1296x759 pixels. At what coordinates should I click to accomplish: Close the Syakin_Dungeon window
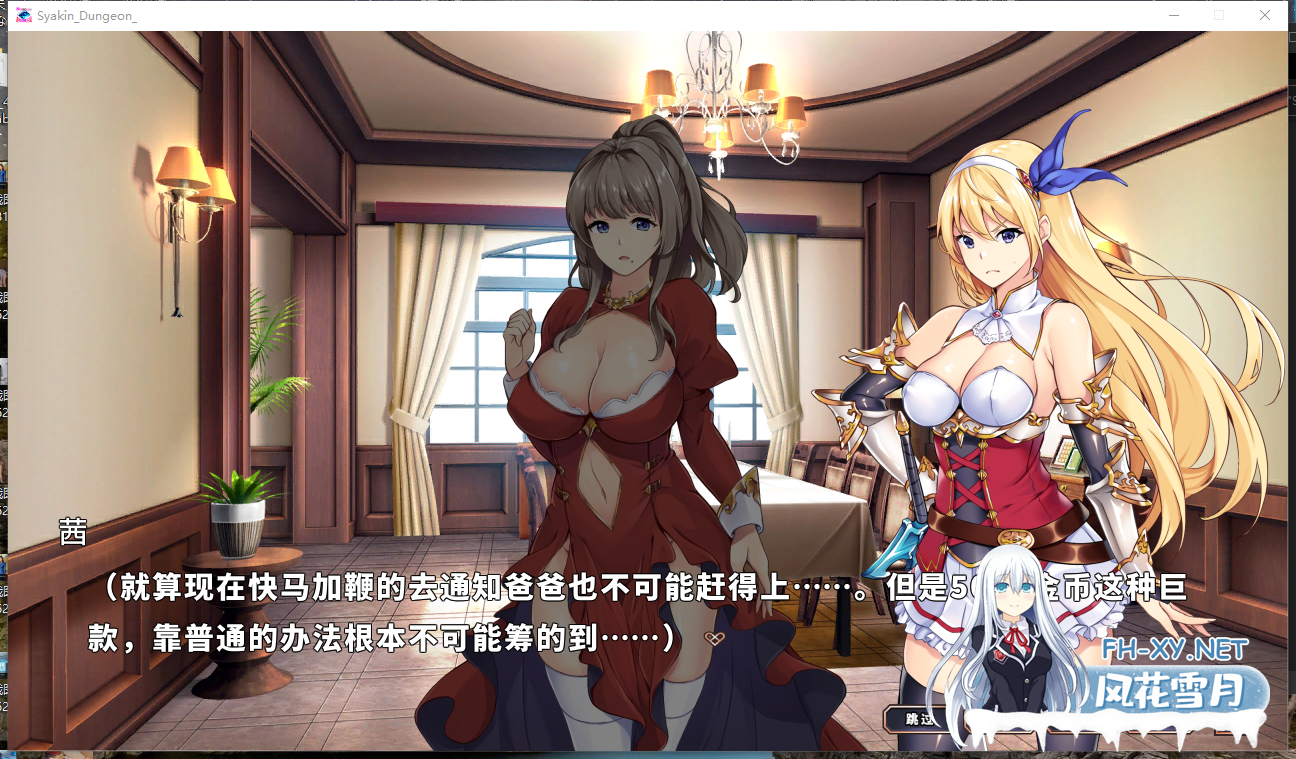[x=1264, y=15]
